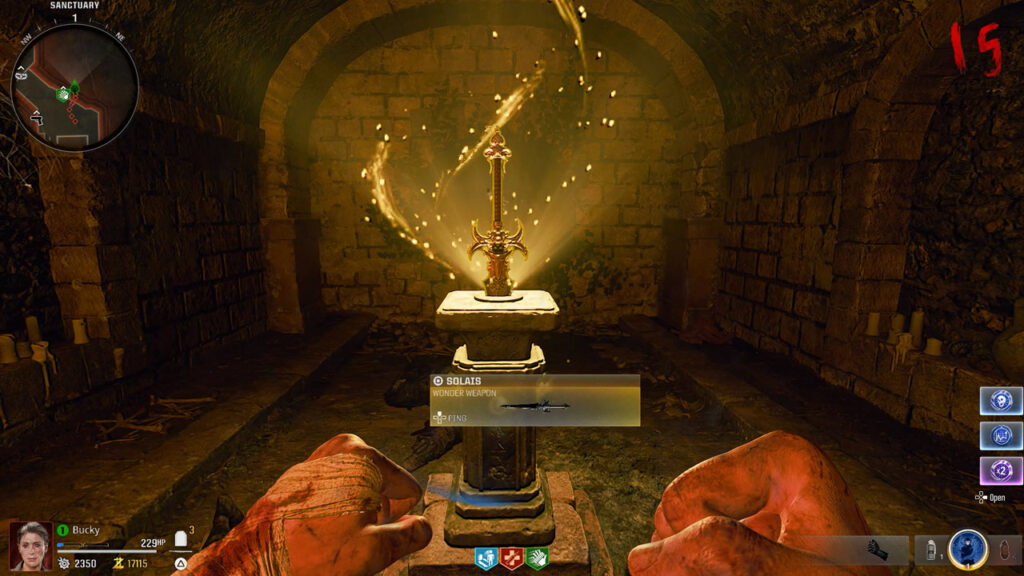Click the red cross perk icon
Image resolution: width=1024 pixels, height=576 pixels.
(512, 558)
